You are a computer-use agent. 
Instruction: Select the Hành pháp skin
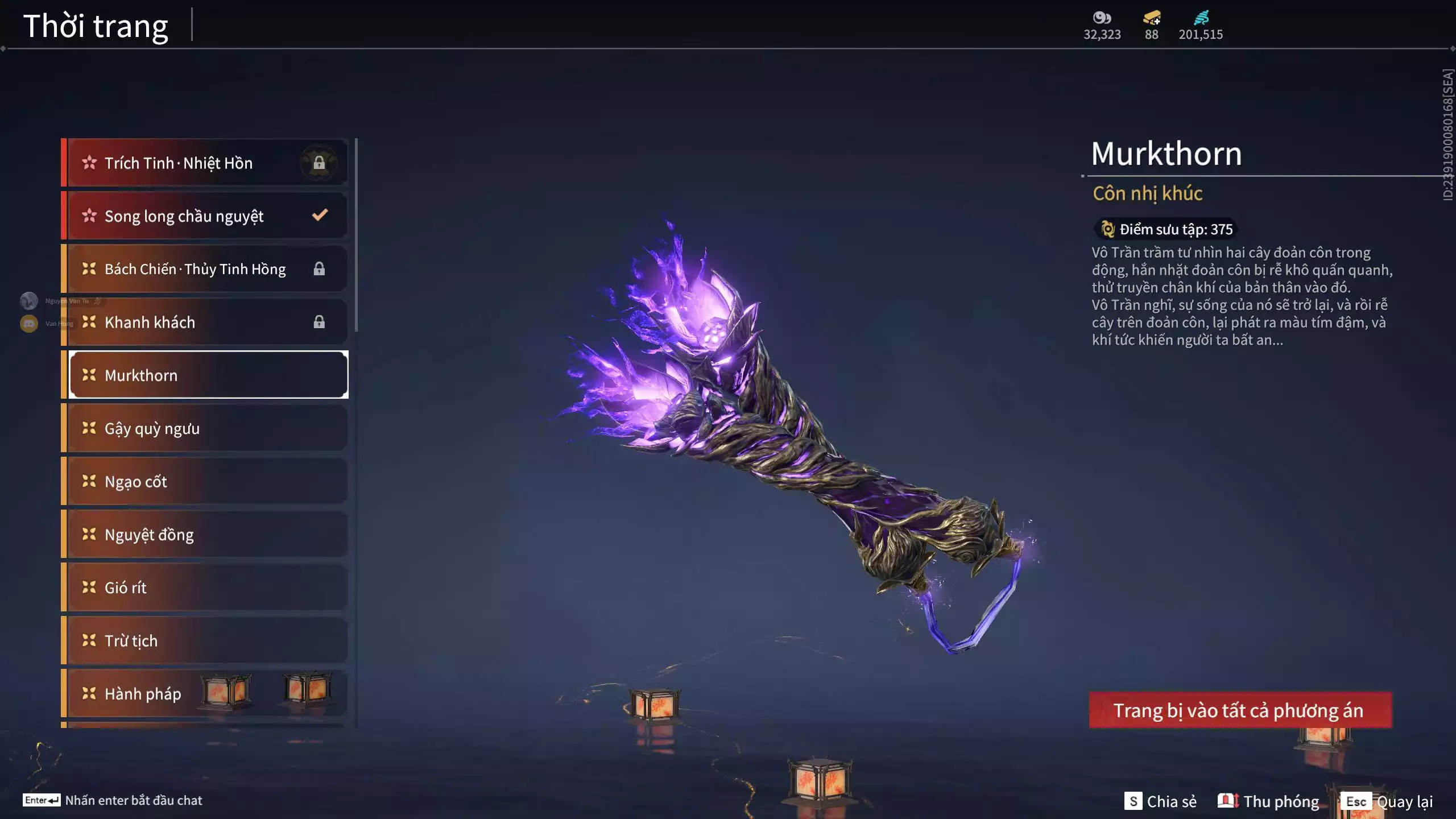click(x=205, y=694)
